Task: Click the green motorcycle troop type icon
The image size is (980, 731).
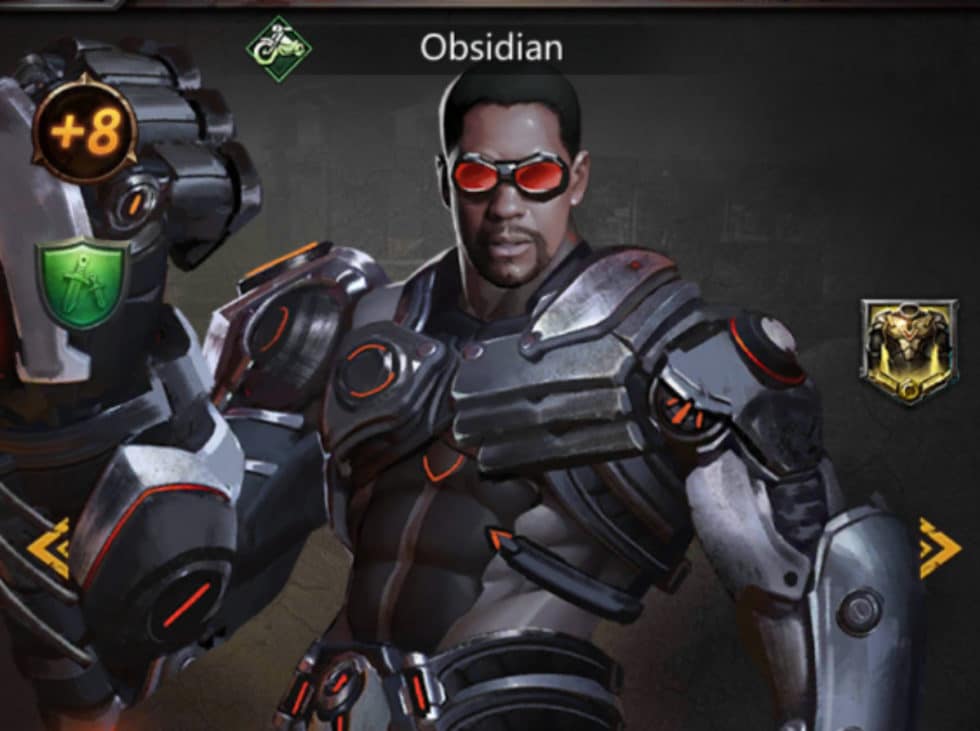Action: (x=279, y=49)
